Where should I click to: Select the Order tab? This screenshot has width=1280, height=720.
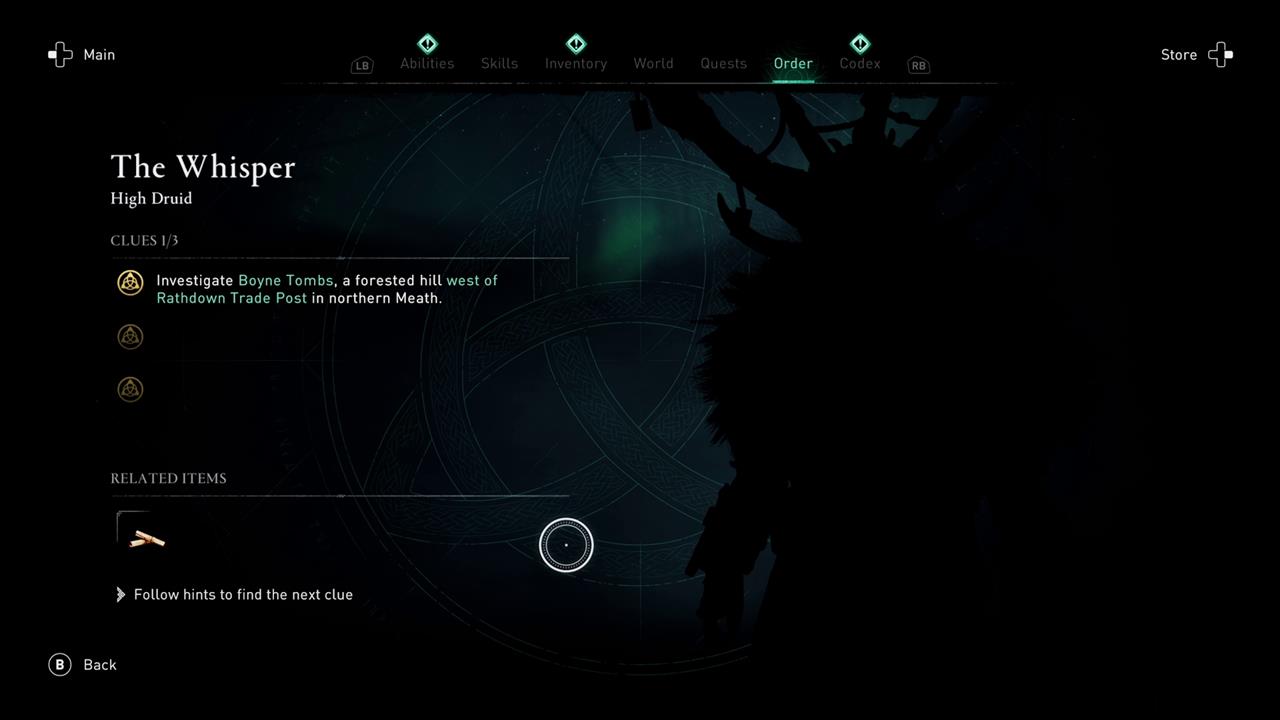point(793,63)
